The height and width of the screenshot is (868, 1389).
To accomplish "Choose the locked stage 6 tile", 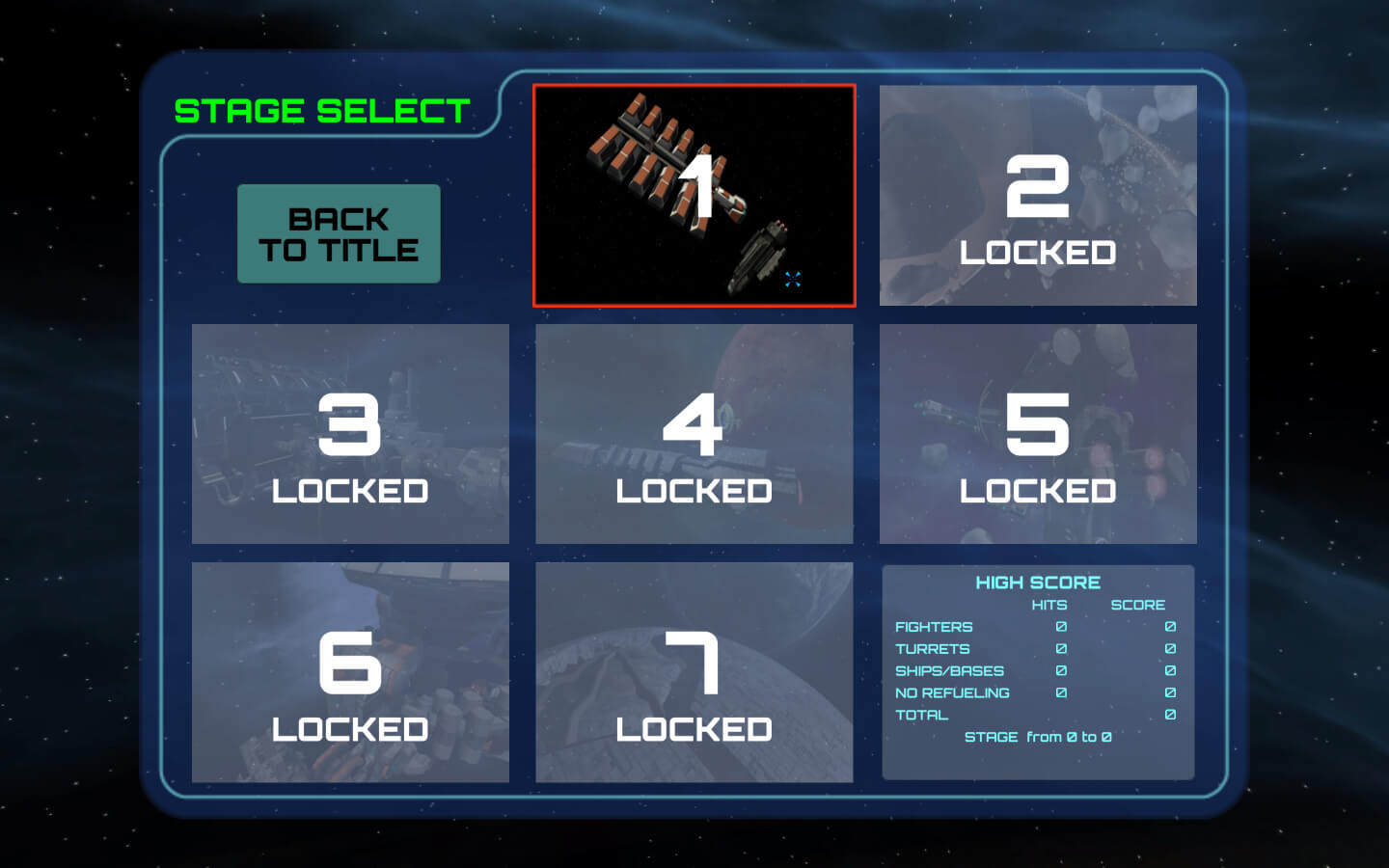I will pyautogui.click(x=350, y=672).
